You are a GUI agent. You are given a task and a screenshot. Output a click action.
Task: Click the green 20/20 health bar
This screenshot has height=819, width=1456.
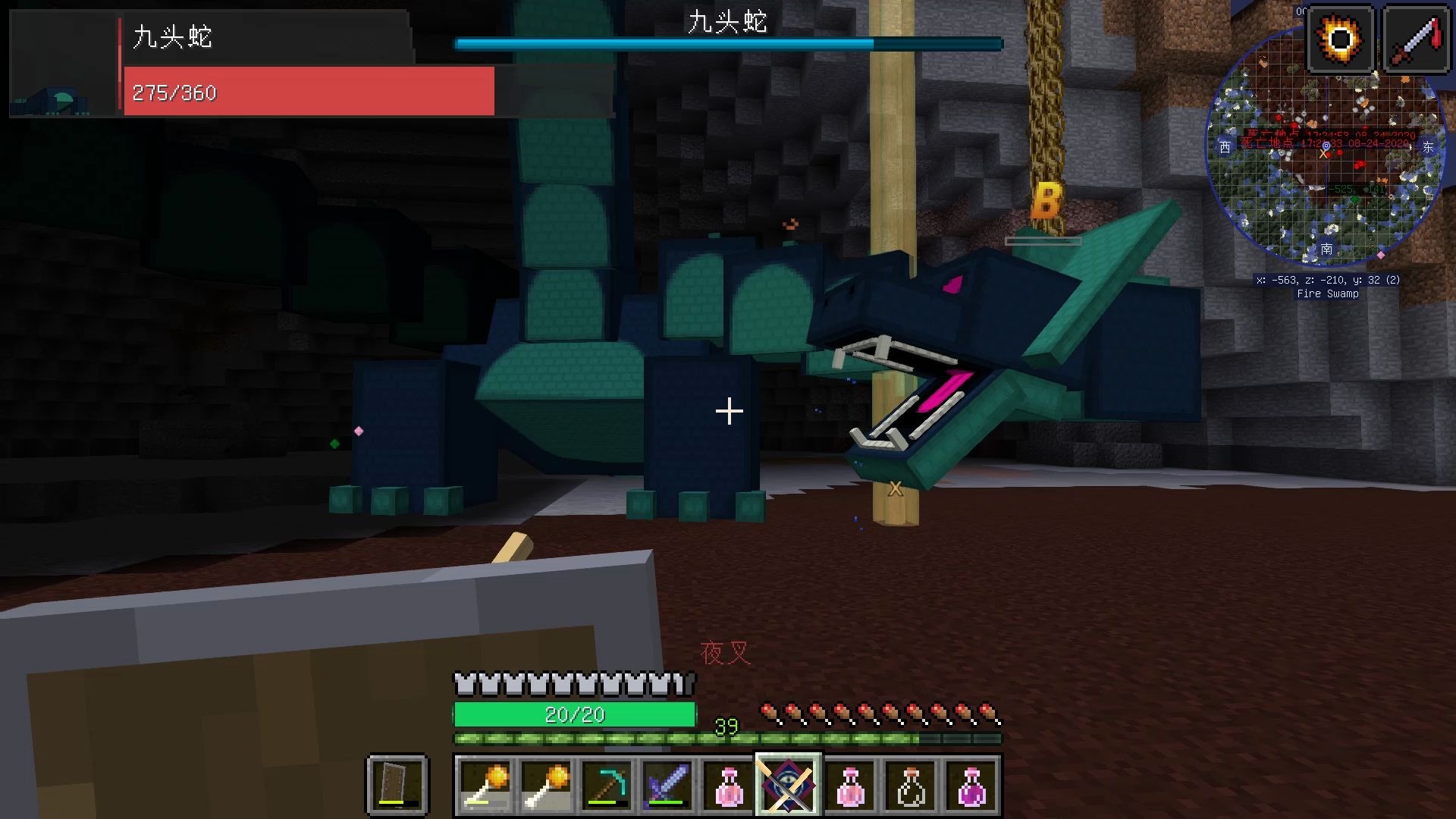tap(574, 714)
